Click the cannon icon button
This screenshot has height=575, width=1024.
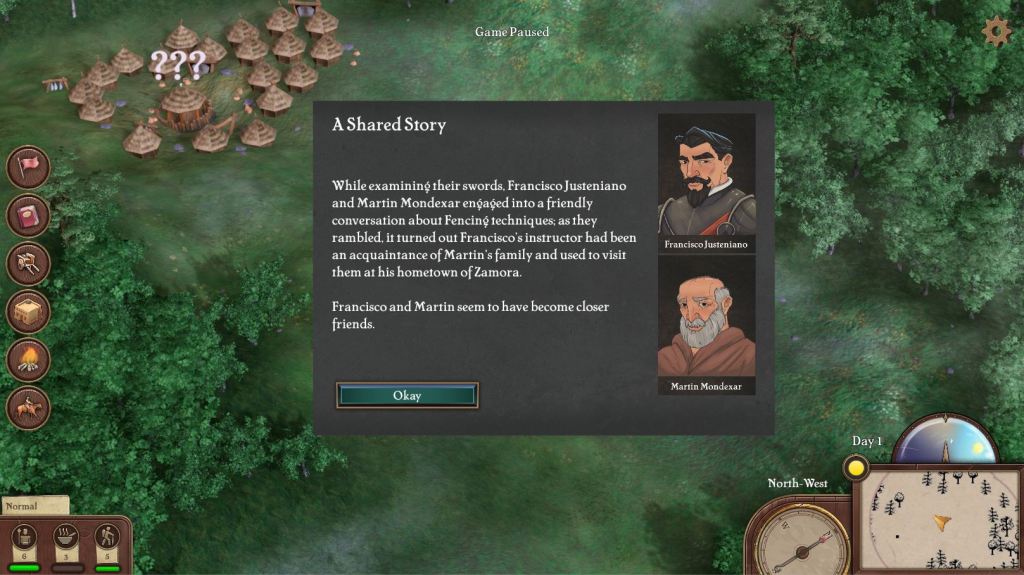29,263
